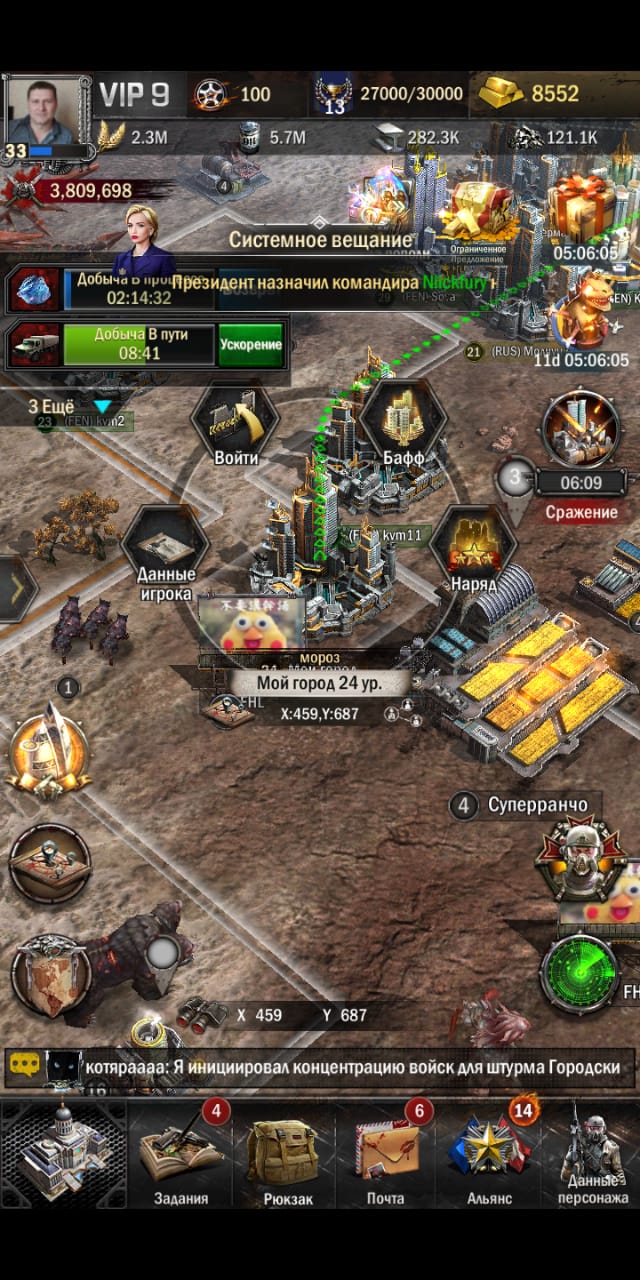Open the binoculars coordinate search
Viewport: 640px width, 1280px height.
click(x=201, y=1014)
